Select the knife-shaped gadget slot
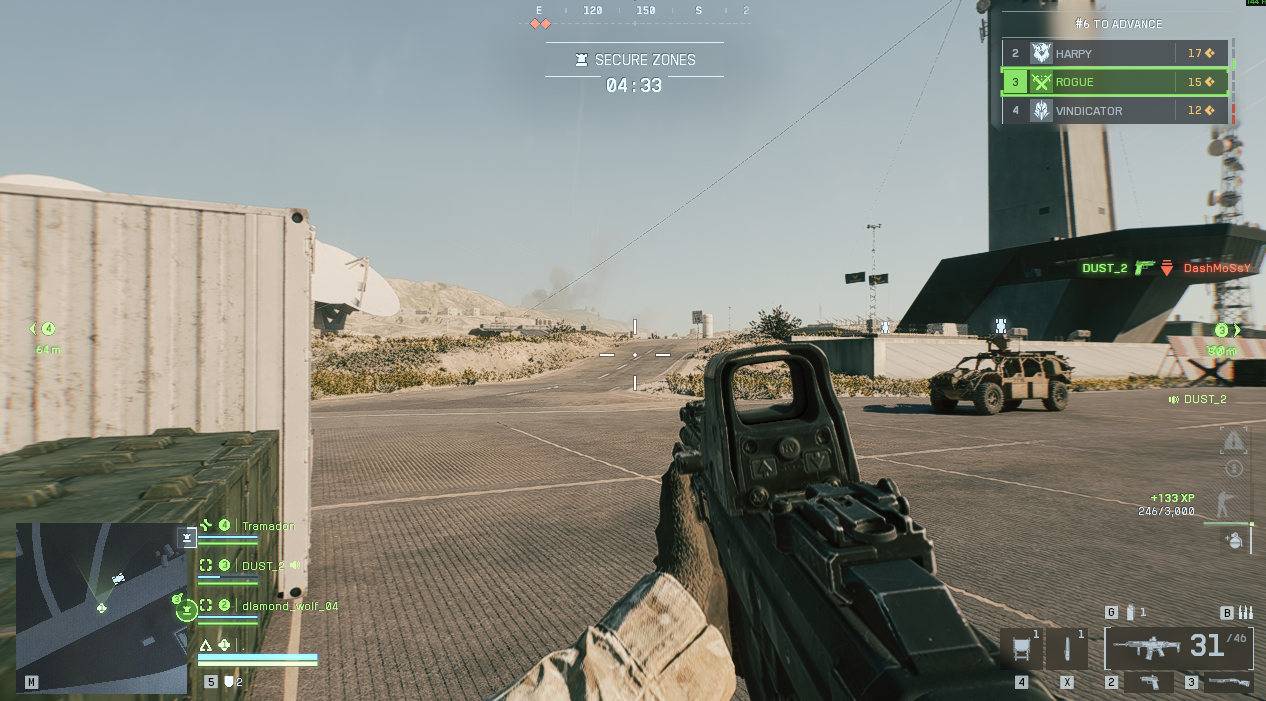 point(1067,649)
